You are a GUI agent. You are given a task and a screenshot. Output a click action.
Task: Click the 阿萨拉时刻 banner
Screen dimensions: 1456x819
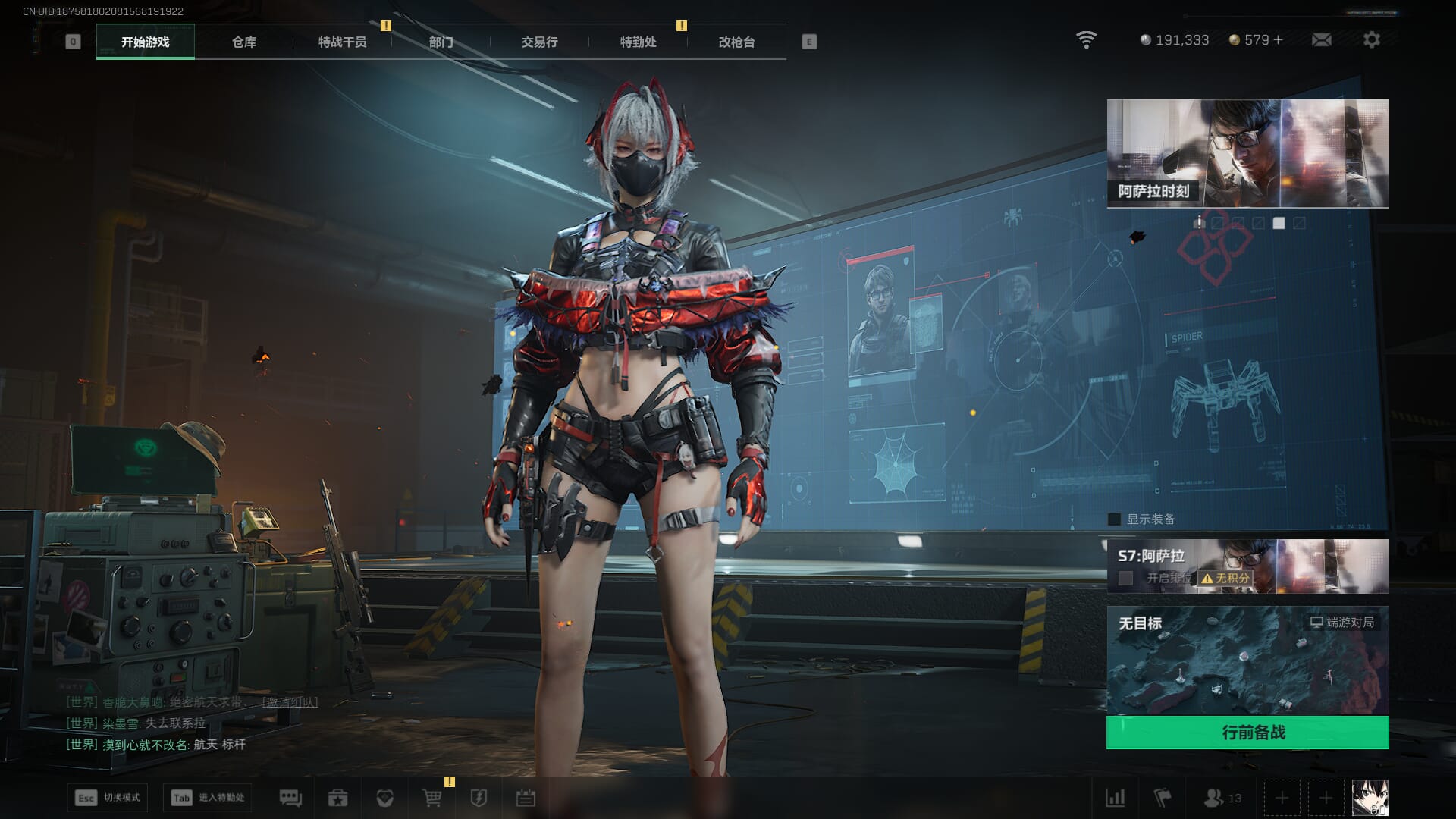(x=1247, y=153)
